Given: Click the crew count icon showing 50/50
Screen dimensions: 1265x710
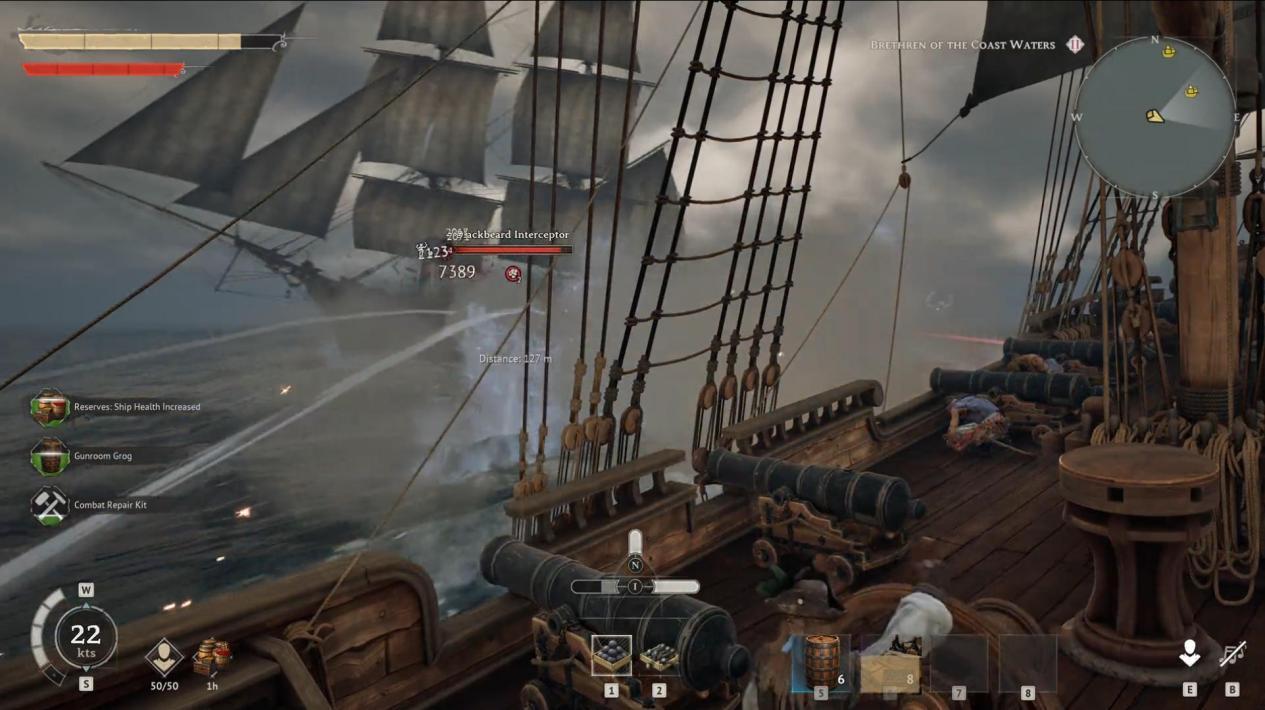Looking at the screenshot, I should click(164, 657).
